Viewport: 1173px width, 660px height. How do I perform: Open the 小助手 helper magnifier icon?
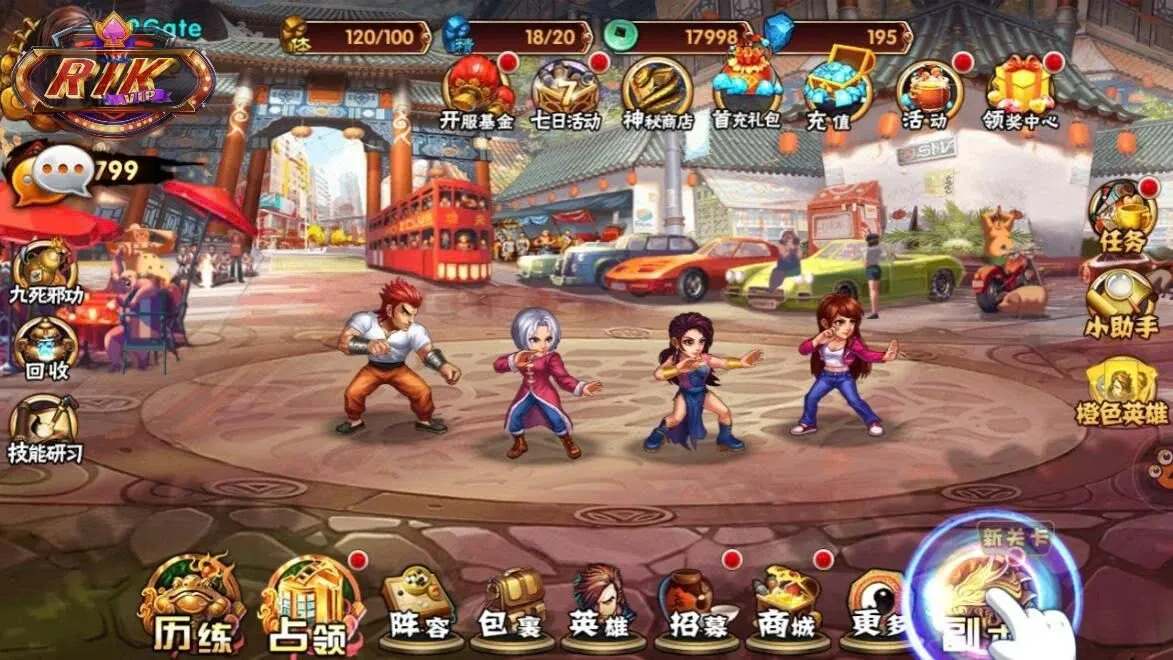1119,302
